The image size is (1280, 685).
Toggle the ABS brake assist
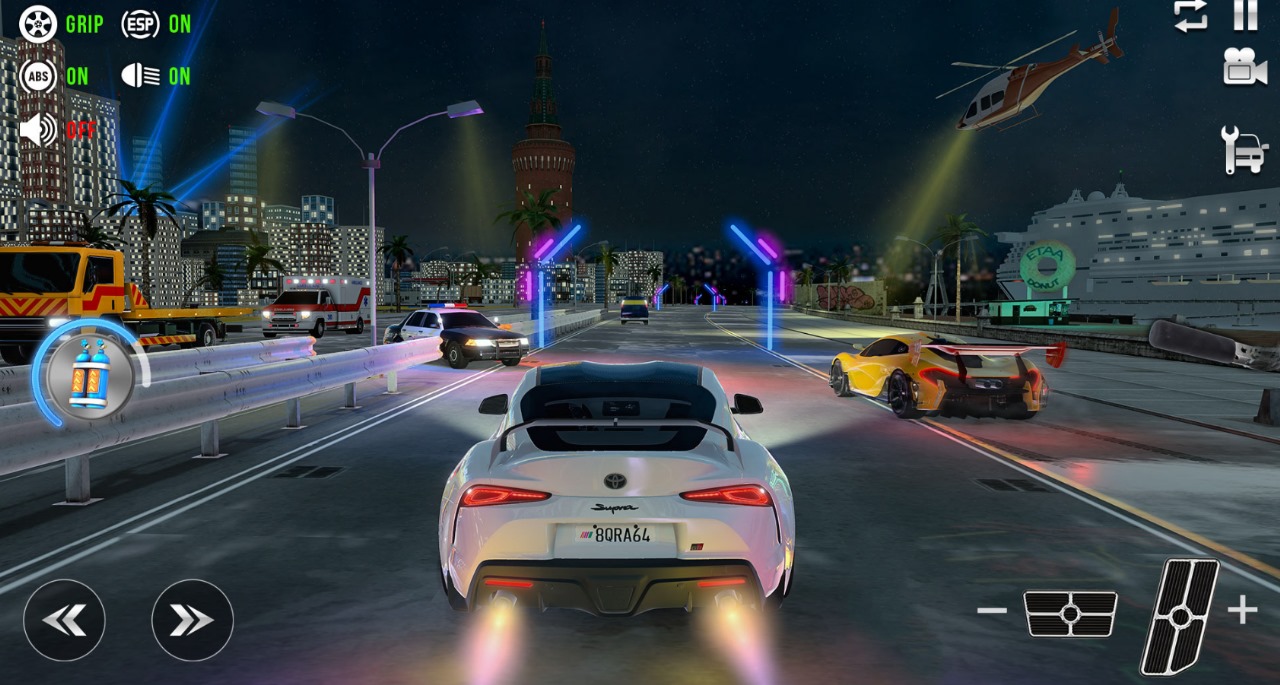pos(39,76)
